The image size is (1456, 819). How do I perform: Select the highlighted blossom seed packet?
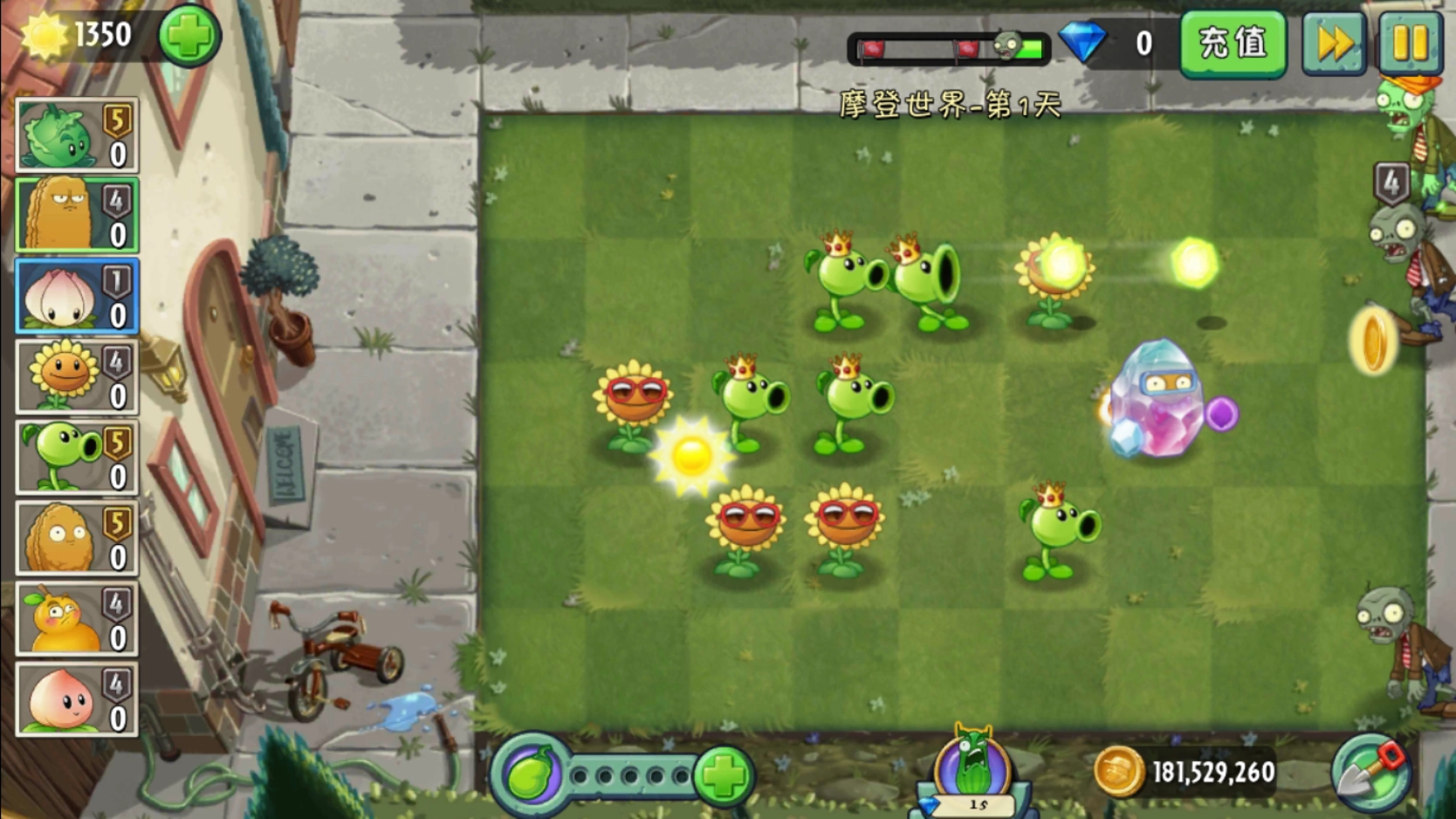point(76,297)
